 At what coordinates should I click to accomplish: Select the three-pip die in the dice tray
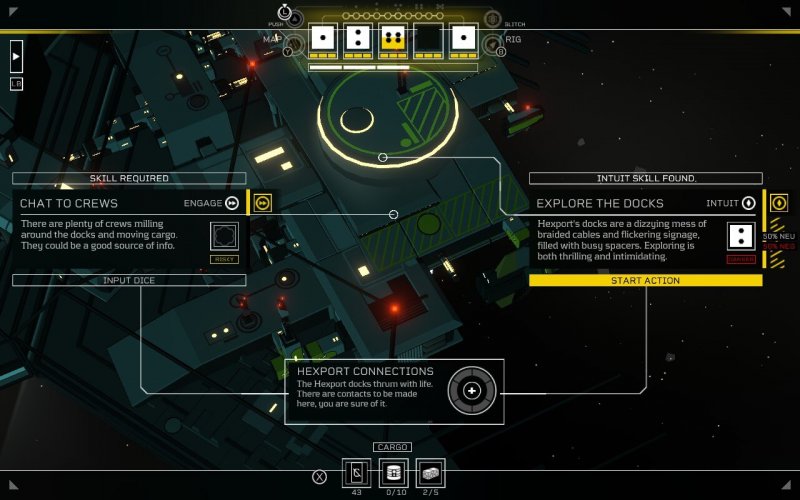(357, 38)
